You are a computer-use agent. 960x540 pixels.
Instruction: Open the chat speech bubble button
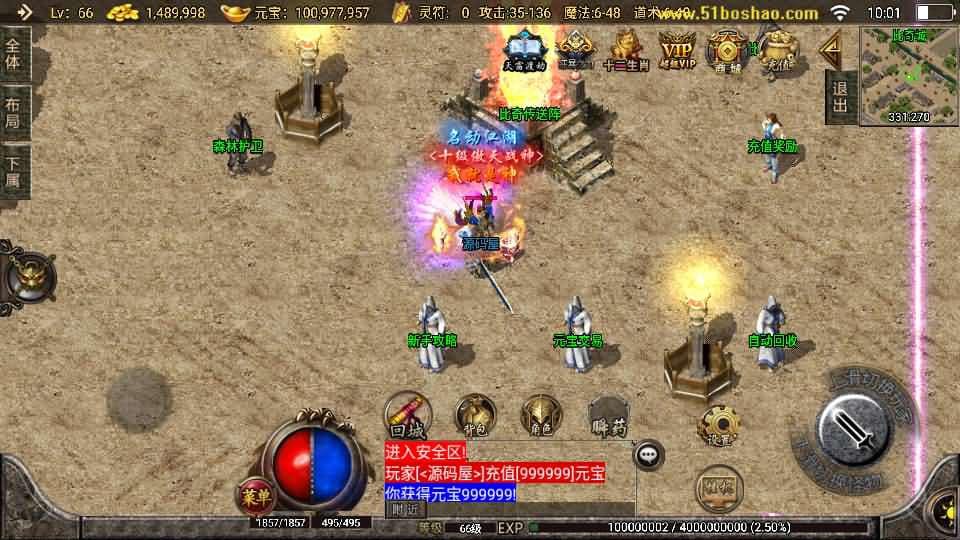650,455
